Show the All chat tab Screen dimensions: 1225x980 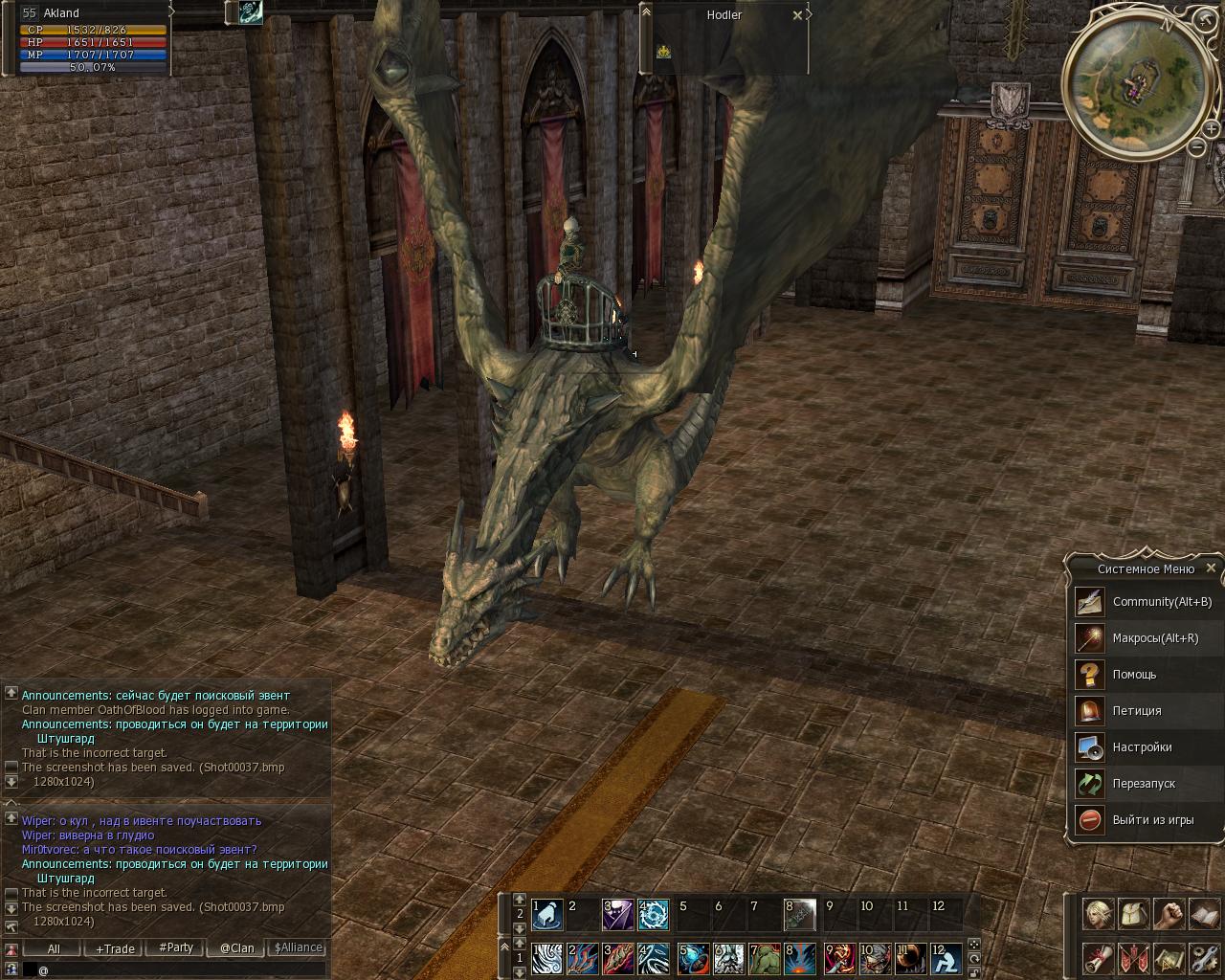click(54, 948)
